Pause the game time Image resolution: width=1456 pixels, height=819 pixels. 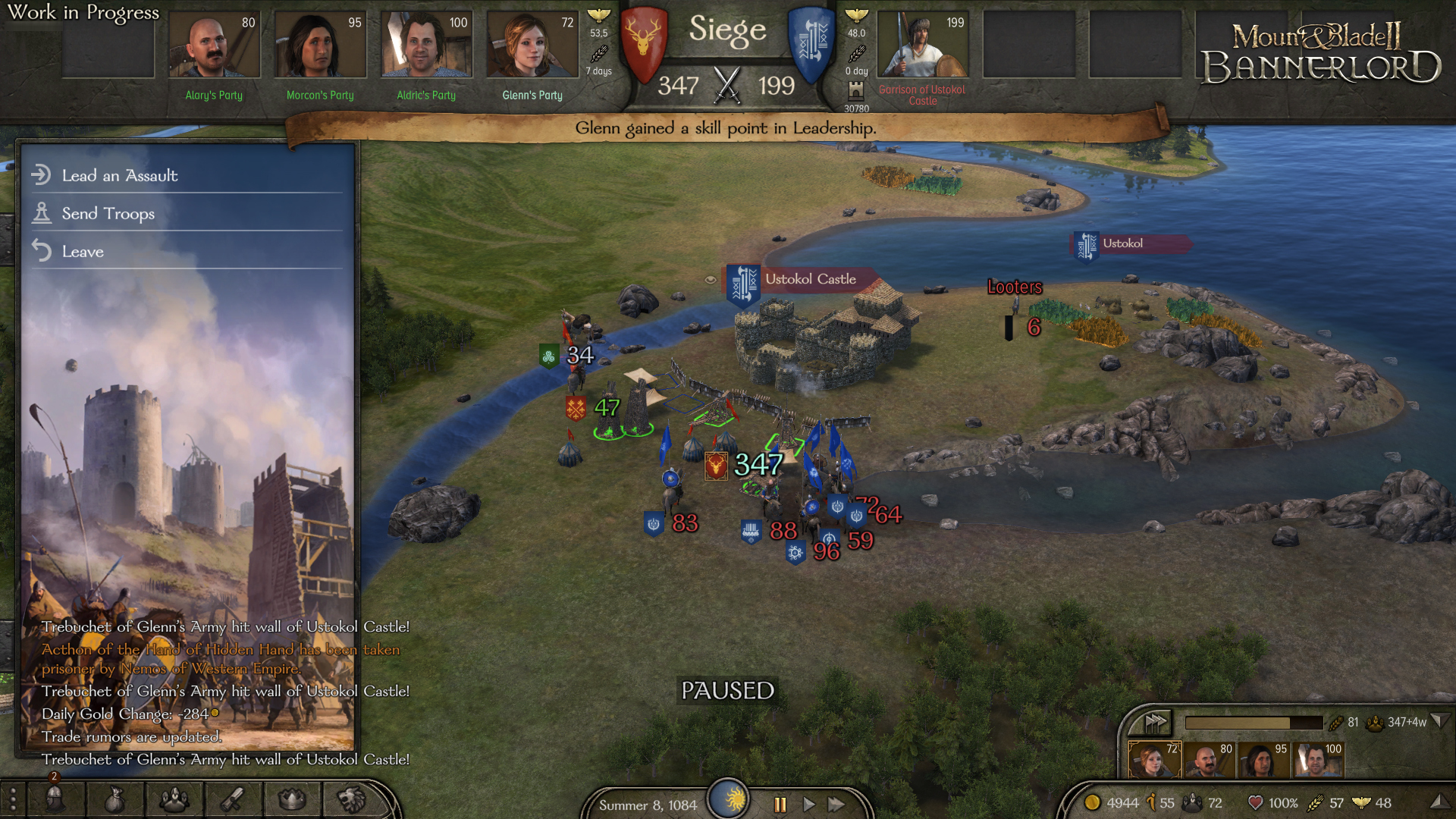tap(780, 804)
